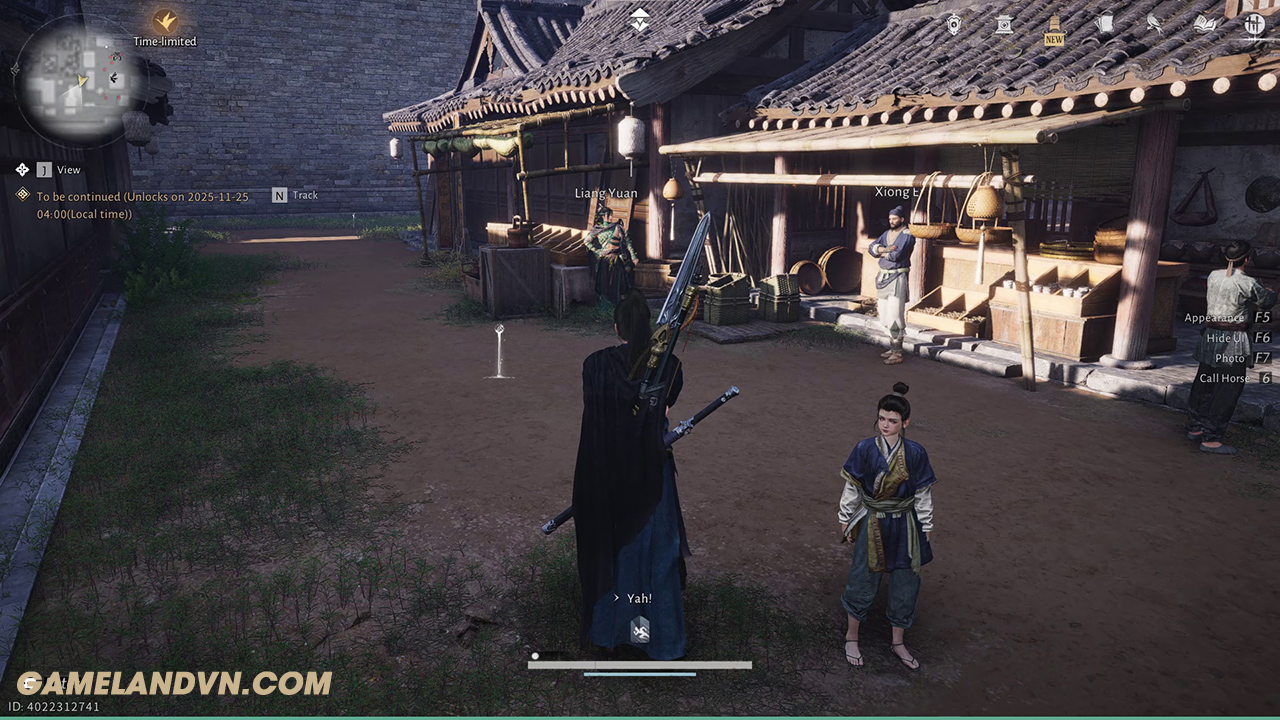
Task: Choose the Hide UI option
Action: tap(1225, 338)
